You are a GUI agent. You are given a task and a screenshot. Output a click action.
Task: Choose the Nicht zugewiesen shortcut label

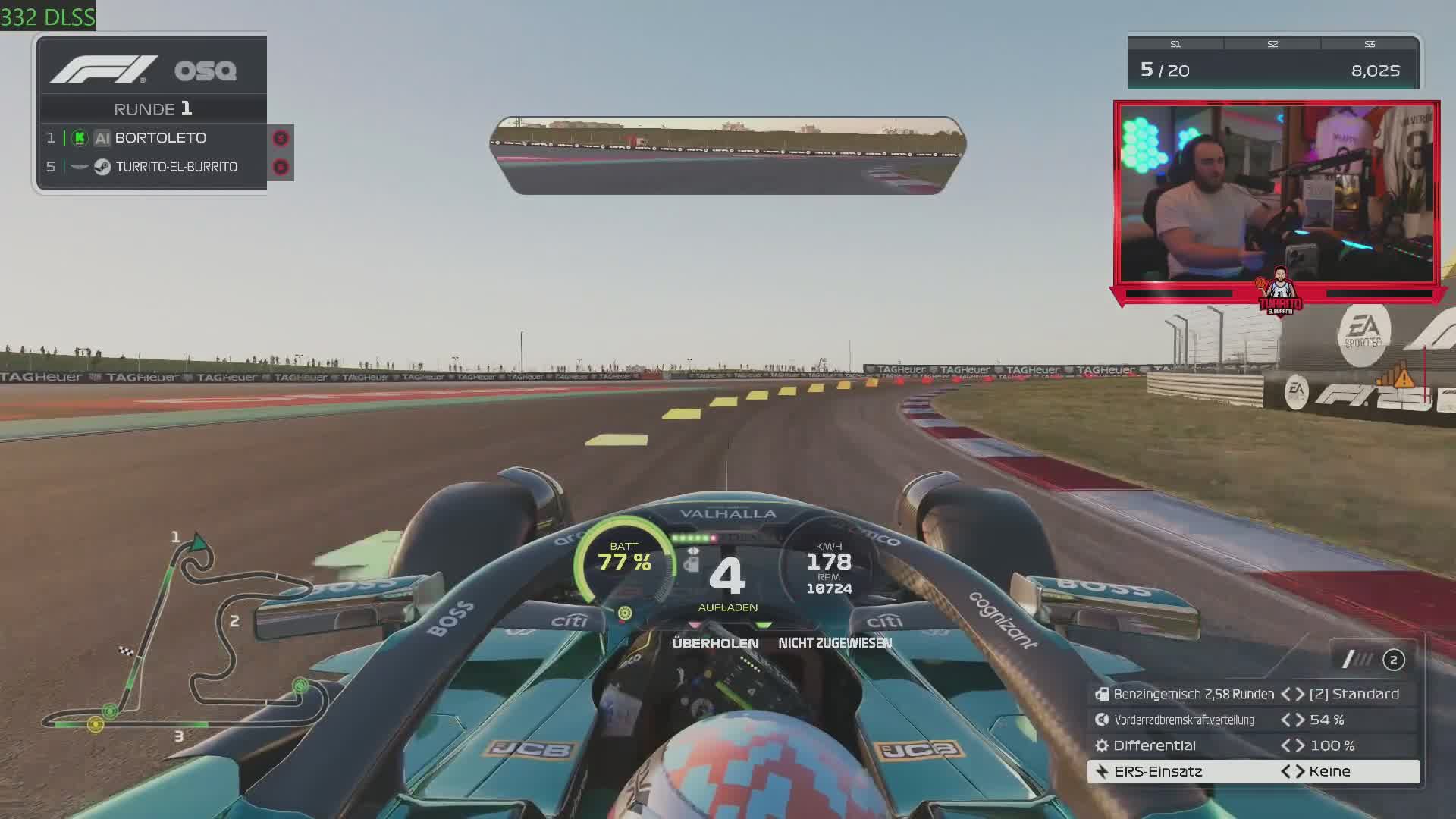click(835, 643)
